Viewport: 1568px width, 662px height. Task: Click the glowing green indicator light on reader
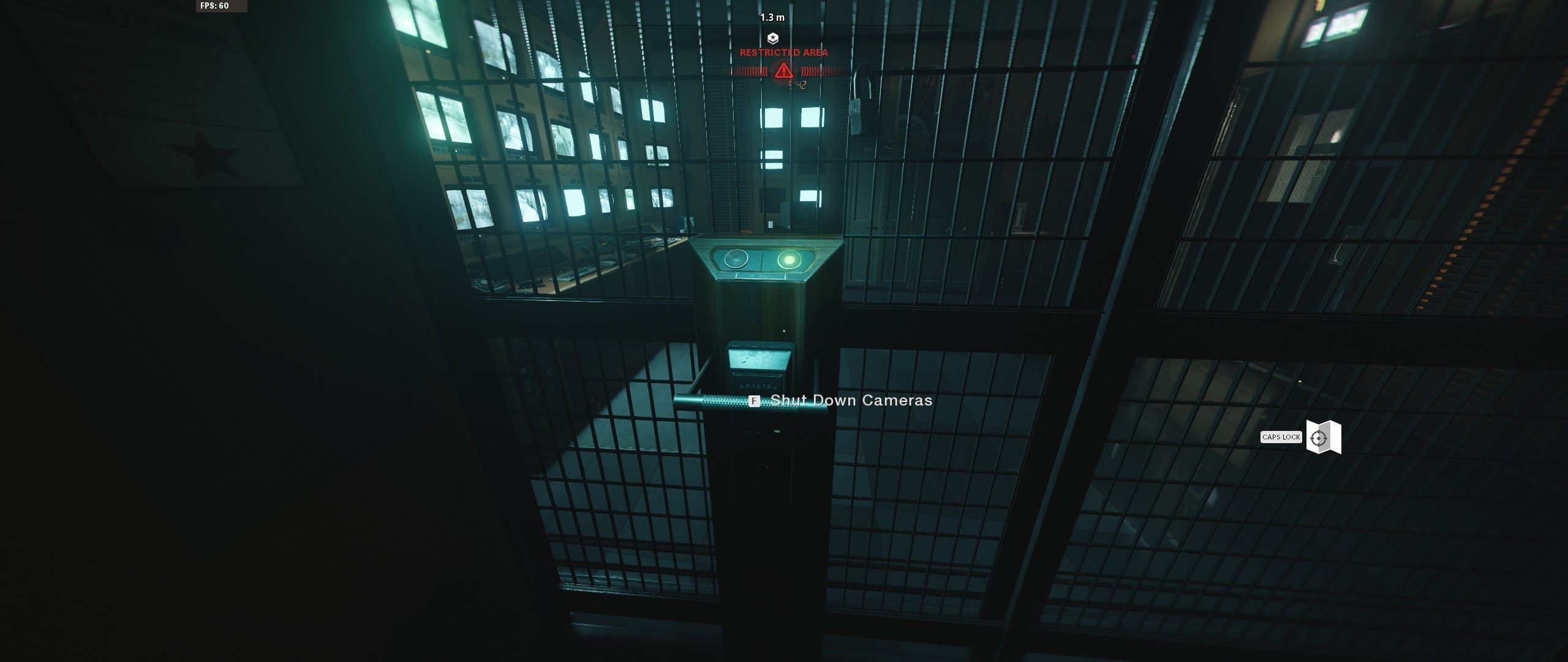pyautogui.click(x=790, y=259)
